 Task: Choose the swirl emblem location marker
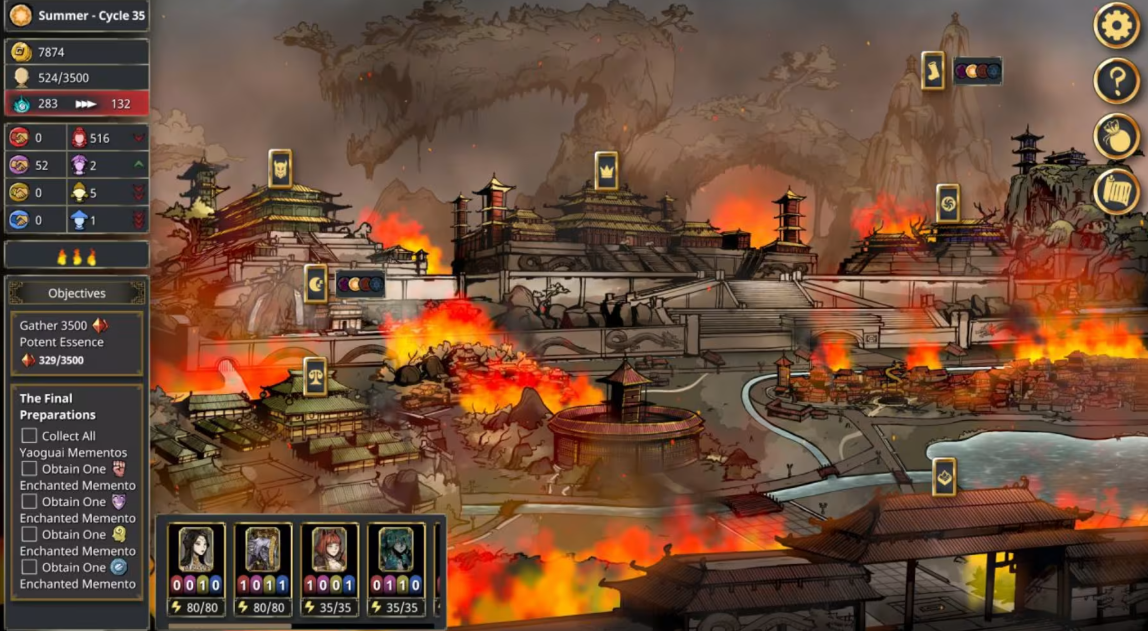point(948,203)
